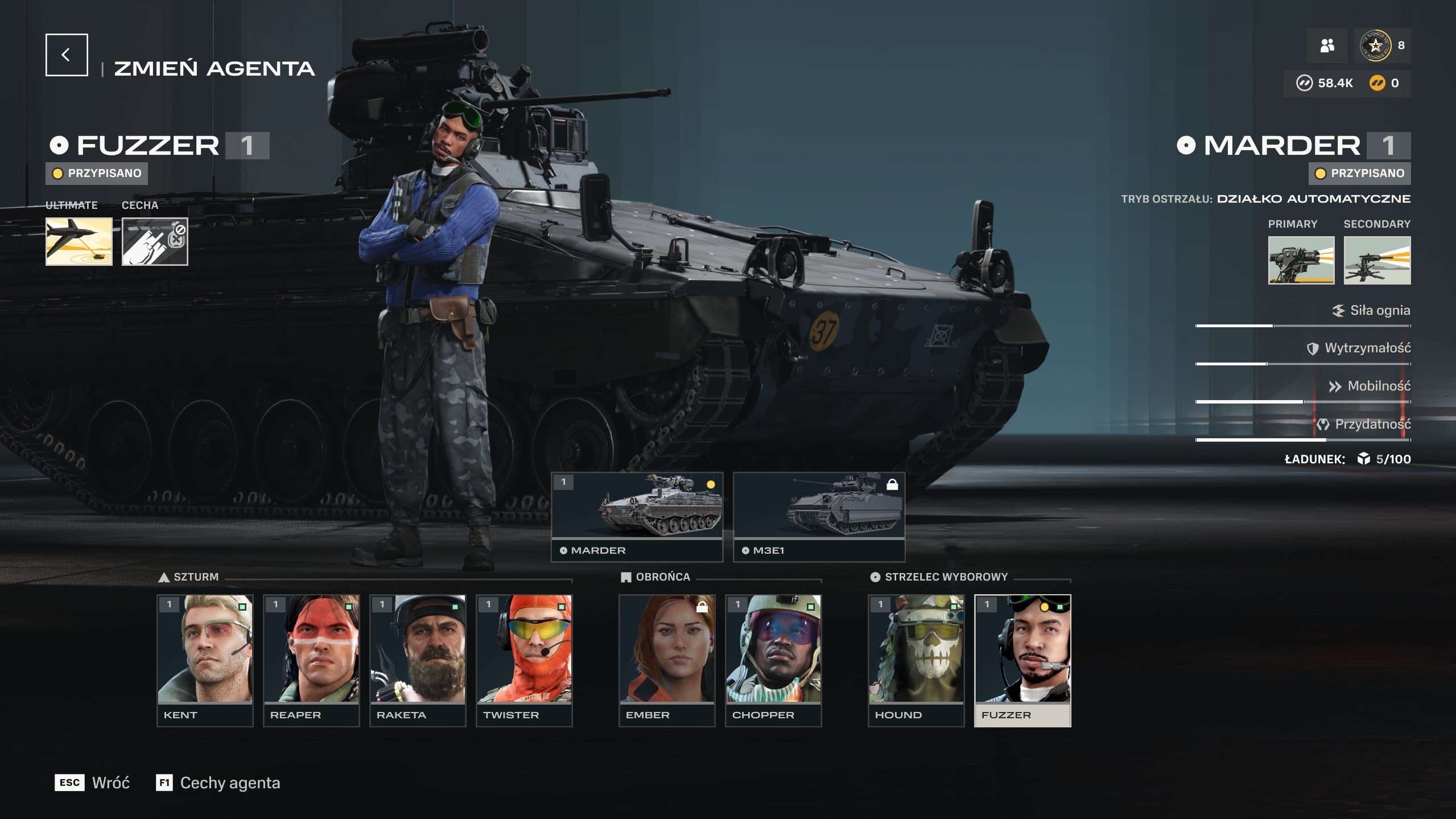This screenshot has height=819, width=1456.
Task: Inspect the Primary weapon icon
Action: click(1301, 260)
